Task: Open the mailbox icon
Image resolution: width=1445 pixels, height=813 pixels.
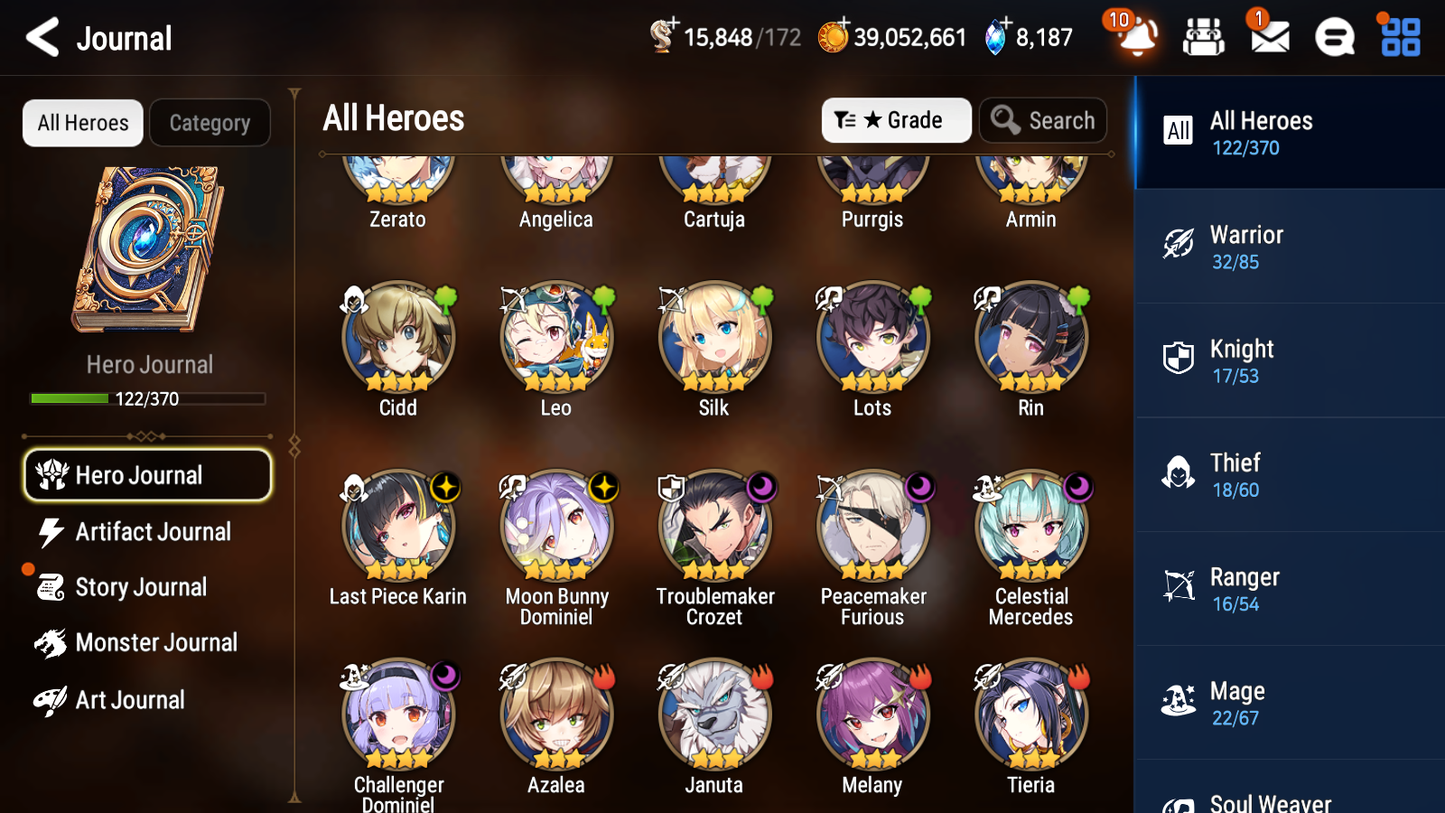Action: (1267, 37)
